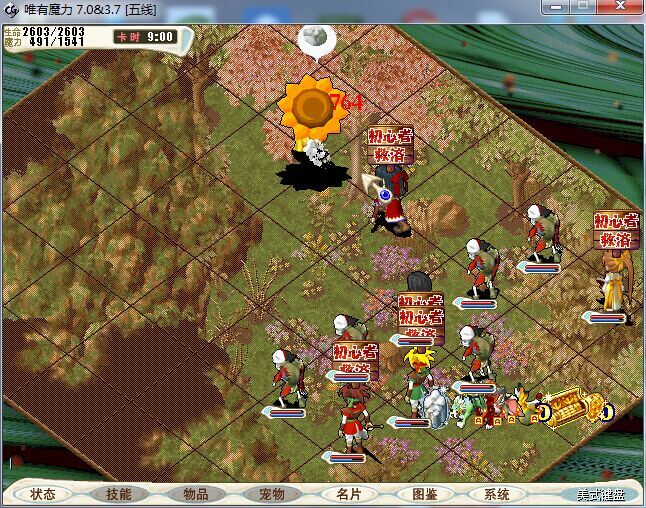646x508 pixels.
Task: Open the 技能 skills menu
Action: tap(119, 494)
